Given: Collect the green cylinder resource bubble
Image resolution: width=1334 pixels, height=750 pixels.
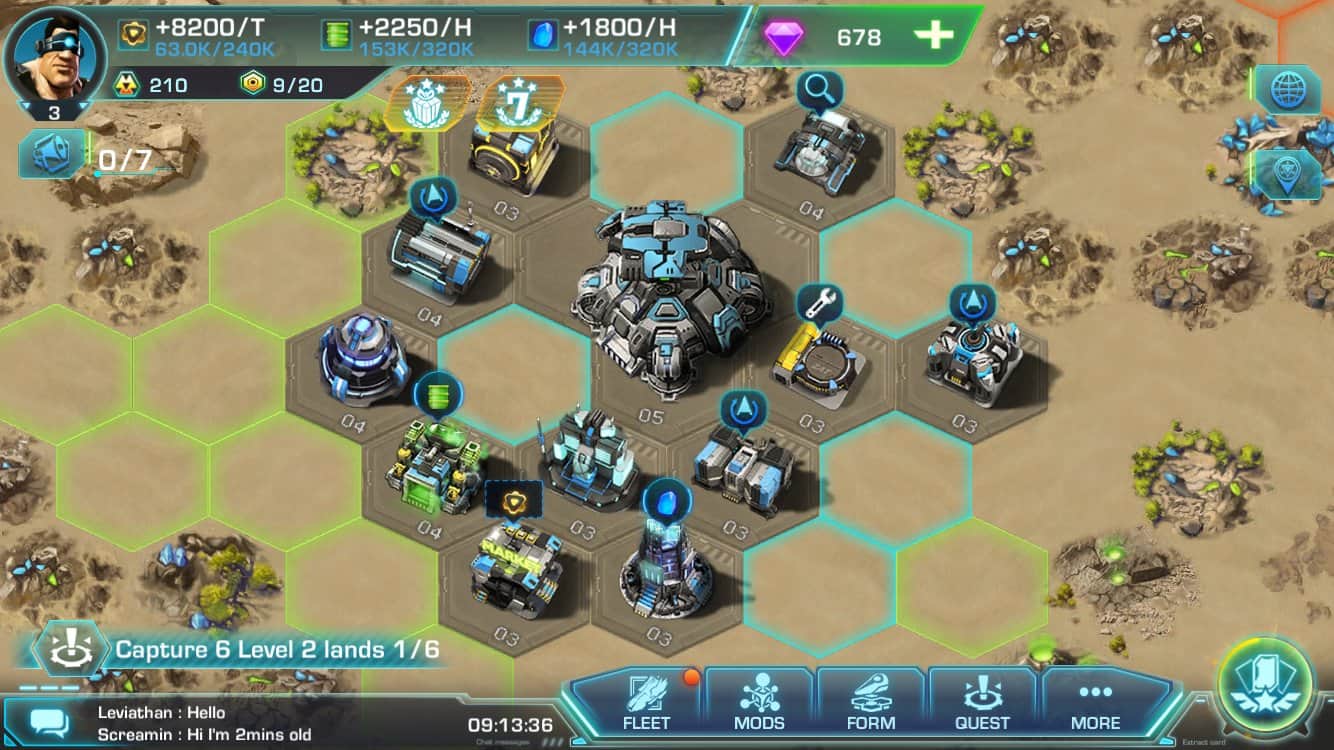Looking at the screenshot, I should coord(438,392).
